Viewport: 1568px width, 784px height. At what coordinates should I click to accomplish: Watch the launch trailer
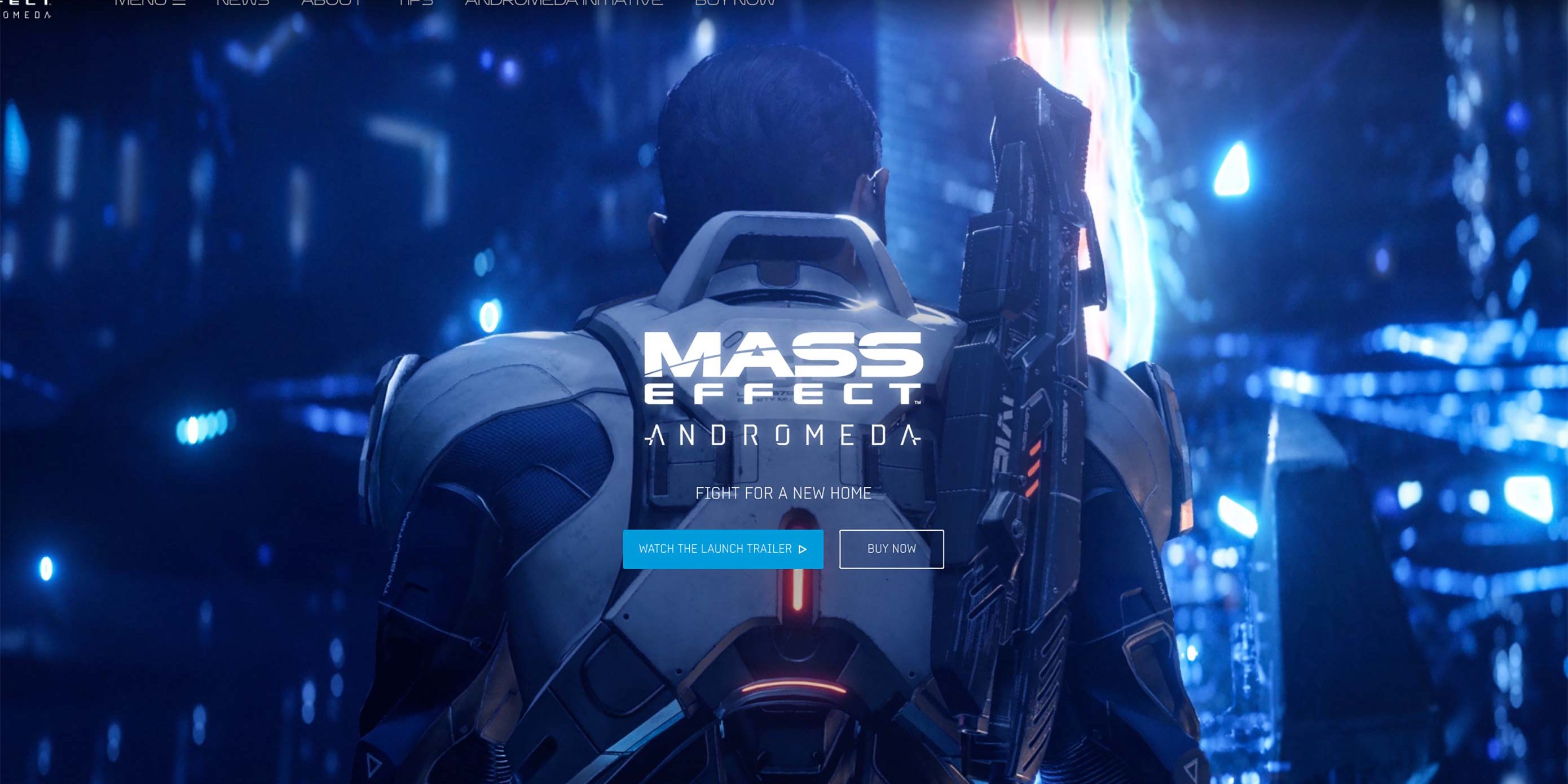723,549
